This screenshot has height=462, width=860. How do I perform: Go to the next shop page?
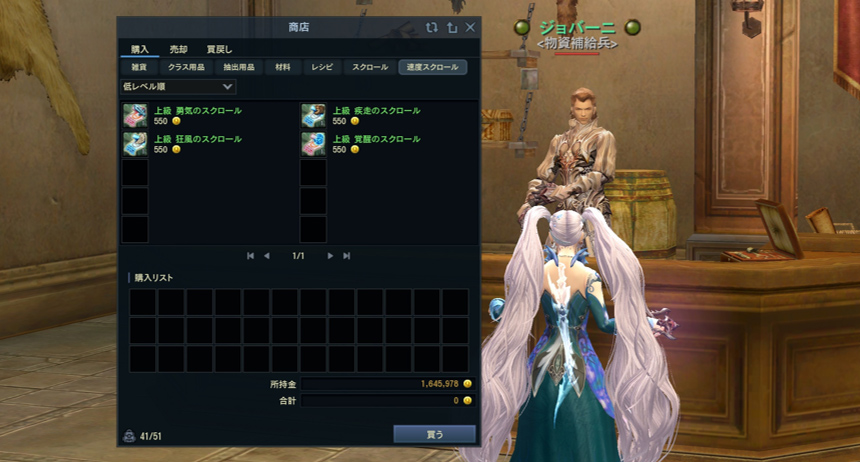[330, 256]
